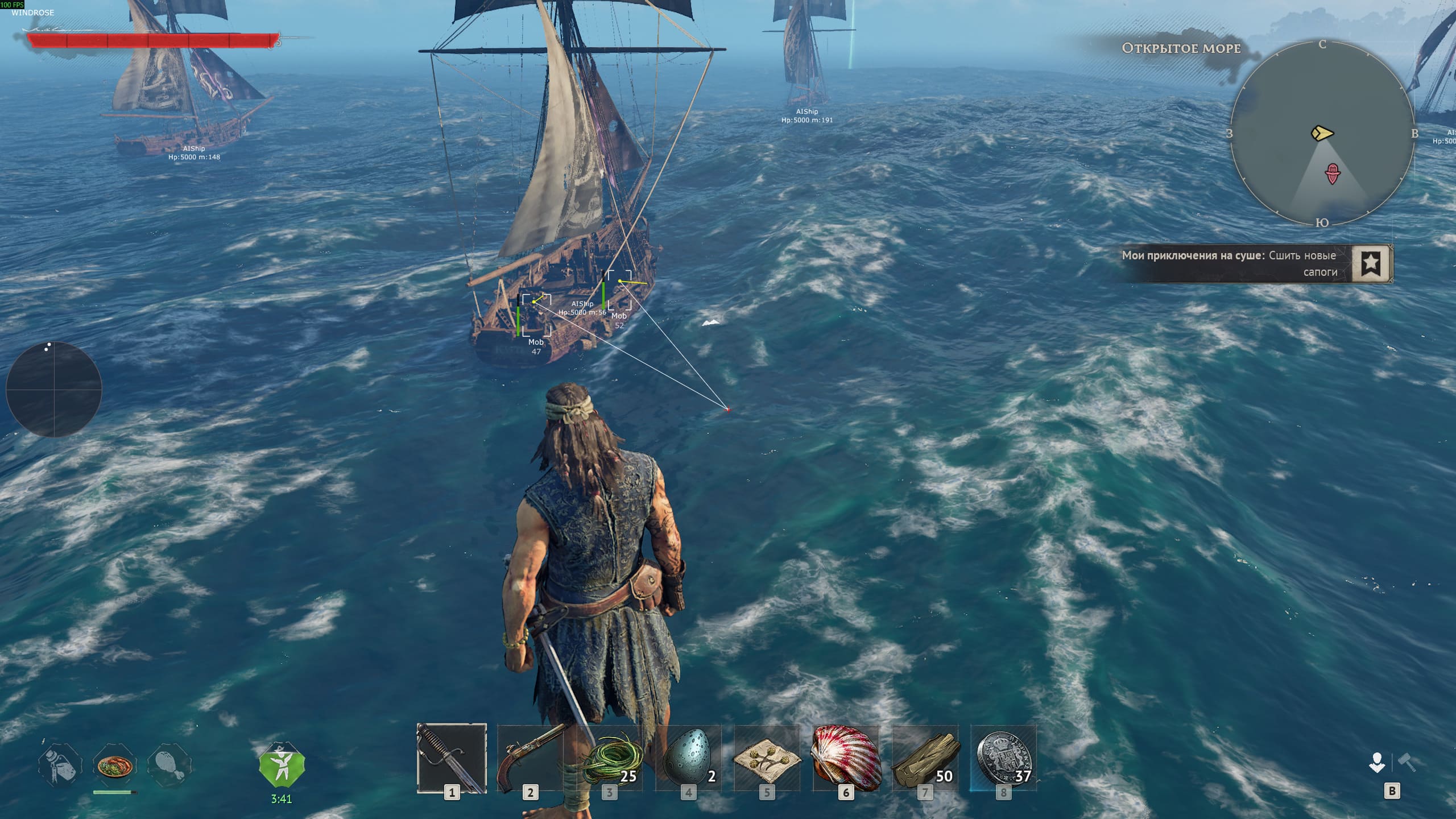Switch to the hammer build mode icon
Image resolution: width=1456 pixels, height=819 pixels.
pos(1407,763)
